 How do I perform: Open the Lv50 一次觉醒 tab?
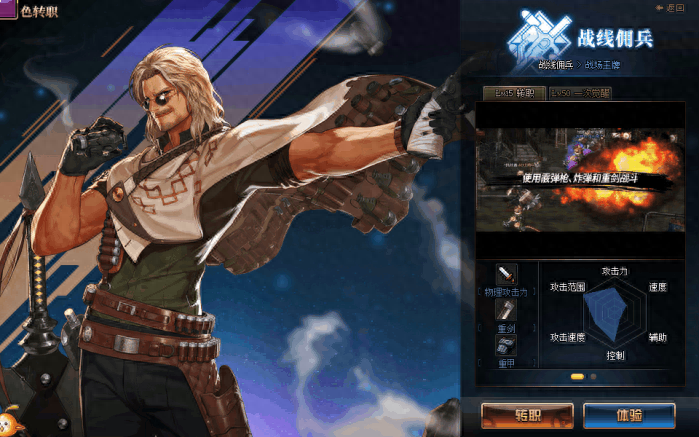click(x=580, y=93)
